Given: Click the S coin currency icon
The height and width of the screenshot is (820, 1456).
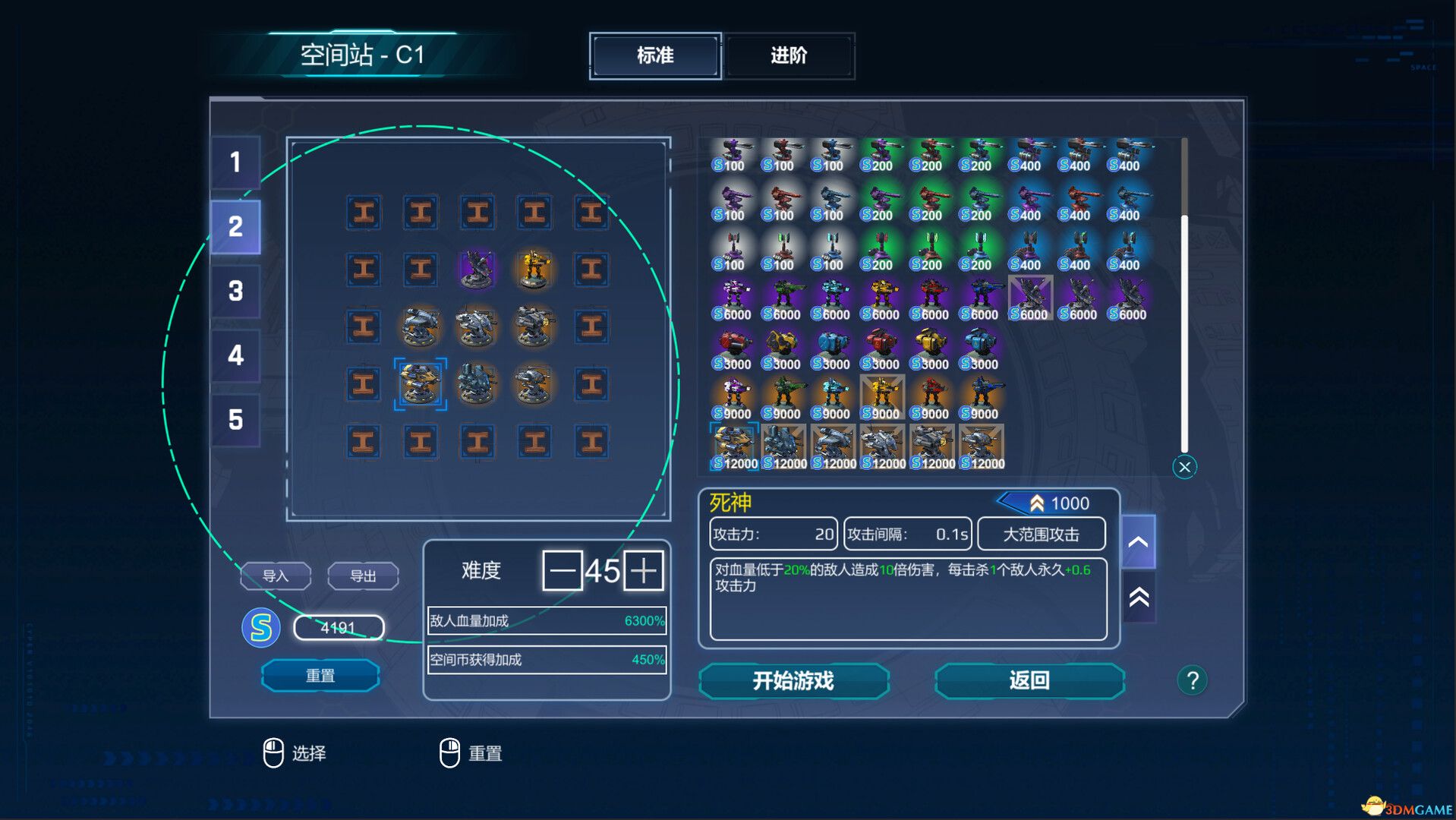Looking at the screenshot, I should [x=261, y=629].
